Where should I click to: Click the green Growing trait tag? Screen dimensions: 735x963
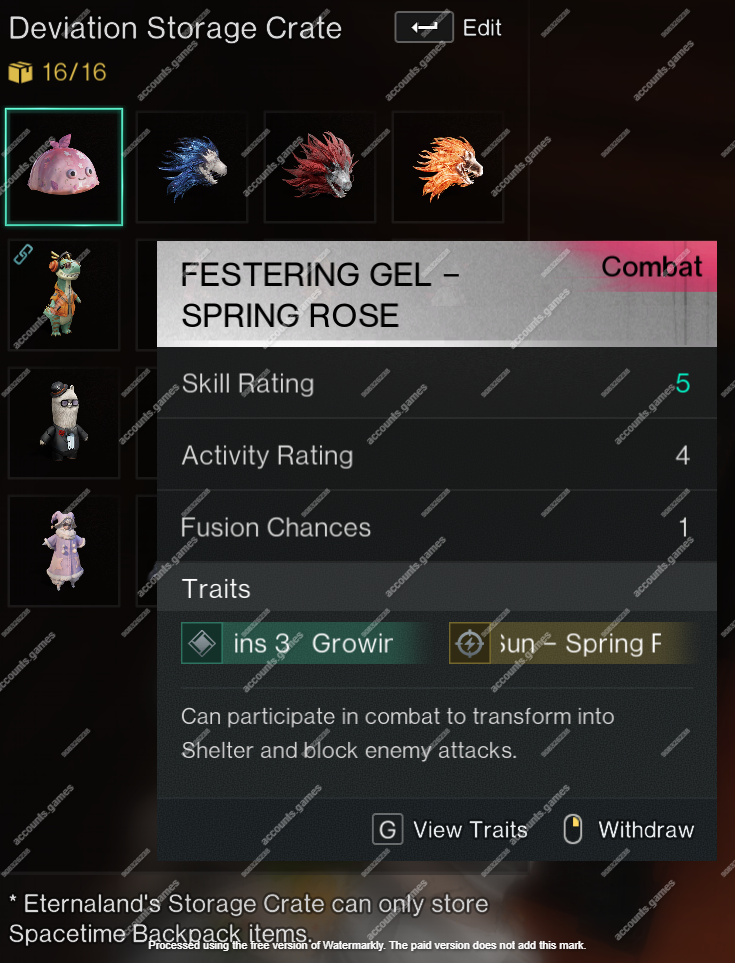(305, 644)
